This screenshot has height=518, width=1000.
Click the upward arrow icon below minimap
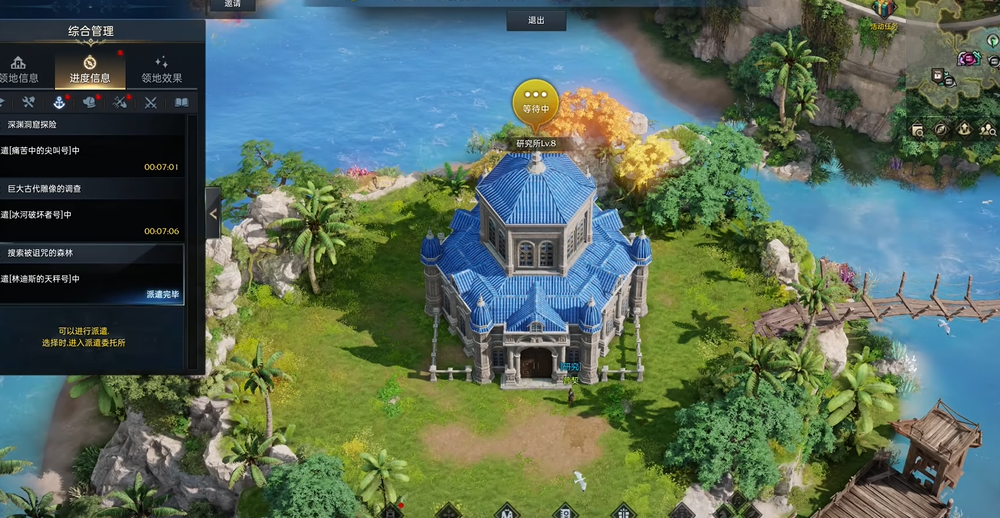(963, 129)
